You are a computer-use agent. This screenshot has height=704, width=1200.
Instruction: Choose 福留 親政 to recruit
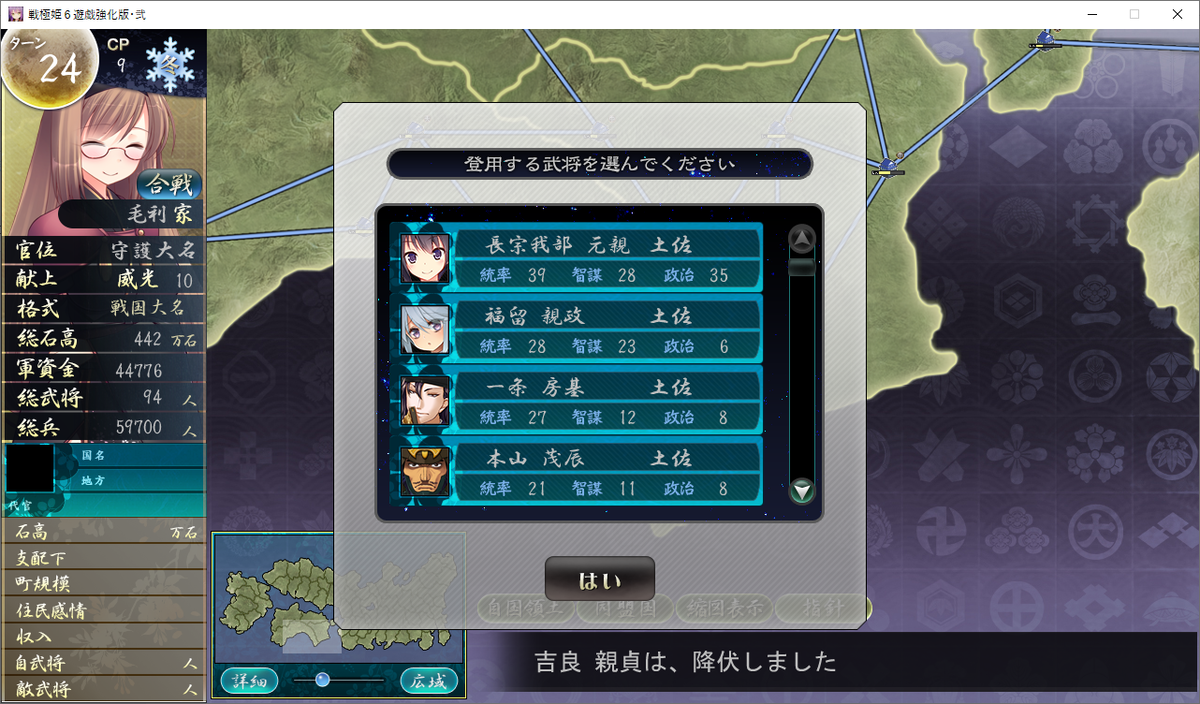click(580, 328)
